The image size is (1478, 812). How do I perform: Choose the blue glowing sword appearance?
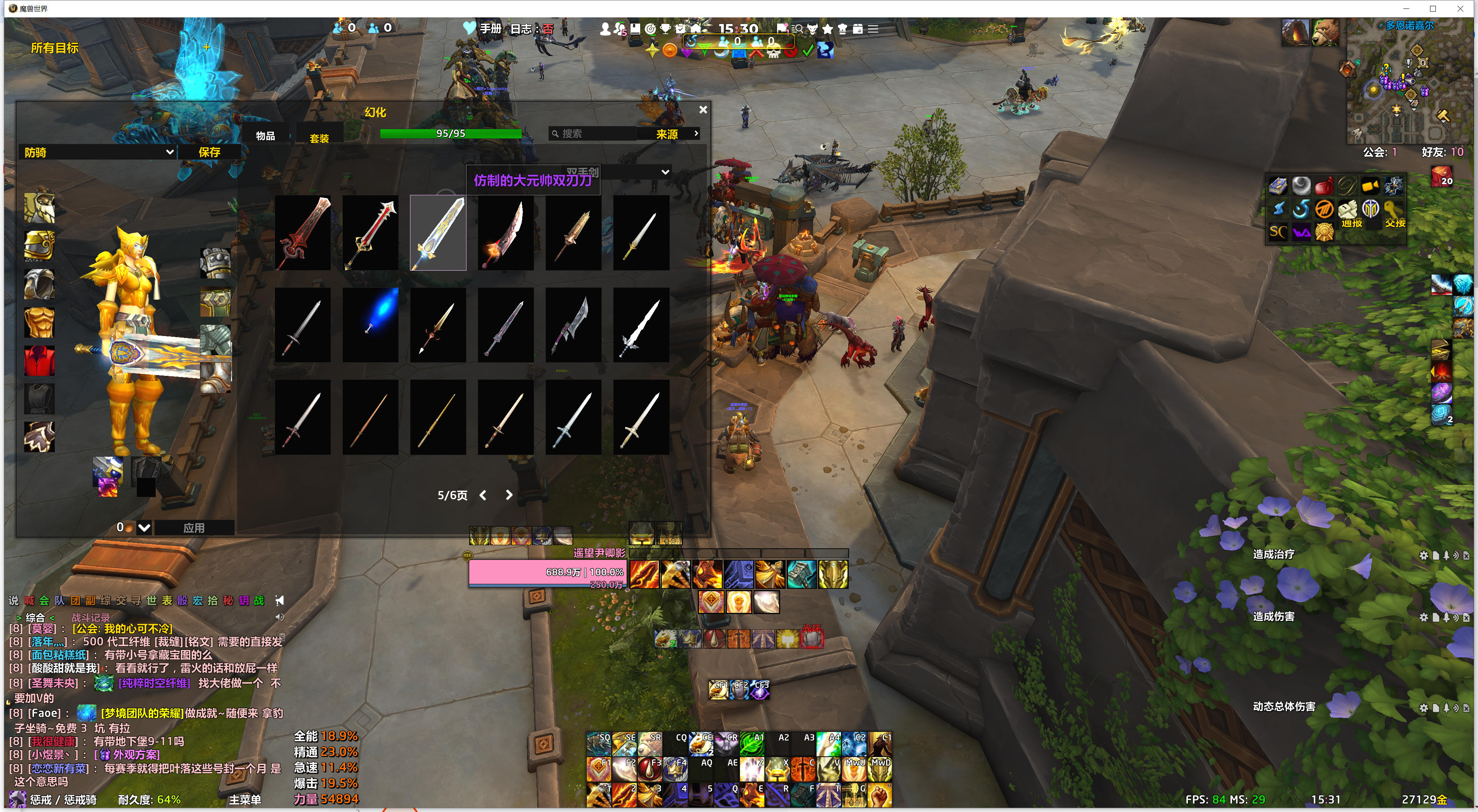[x=371, y=324]
